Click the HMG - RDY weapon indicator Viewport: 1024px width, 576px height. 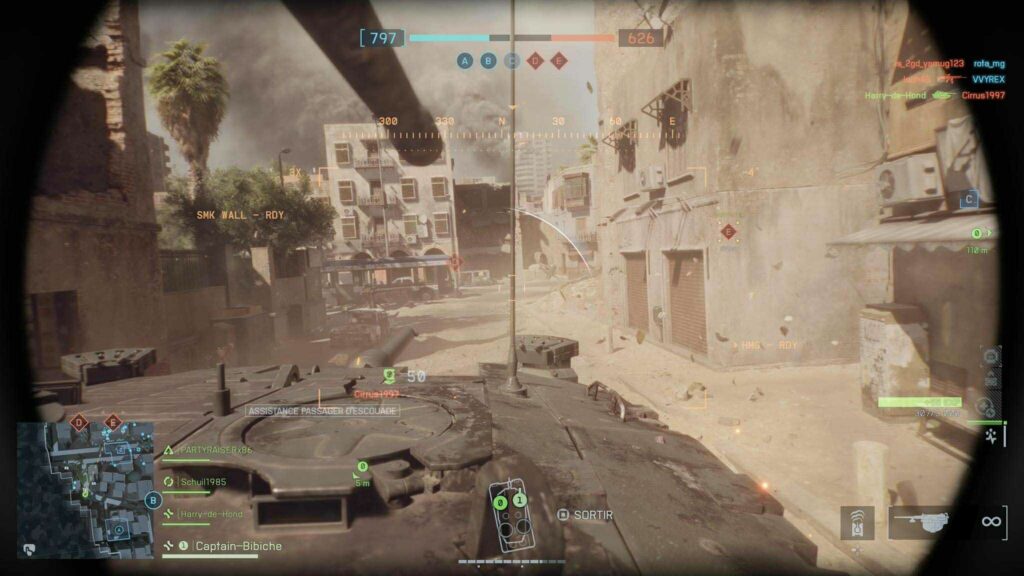coord(770,345)
